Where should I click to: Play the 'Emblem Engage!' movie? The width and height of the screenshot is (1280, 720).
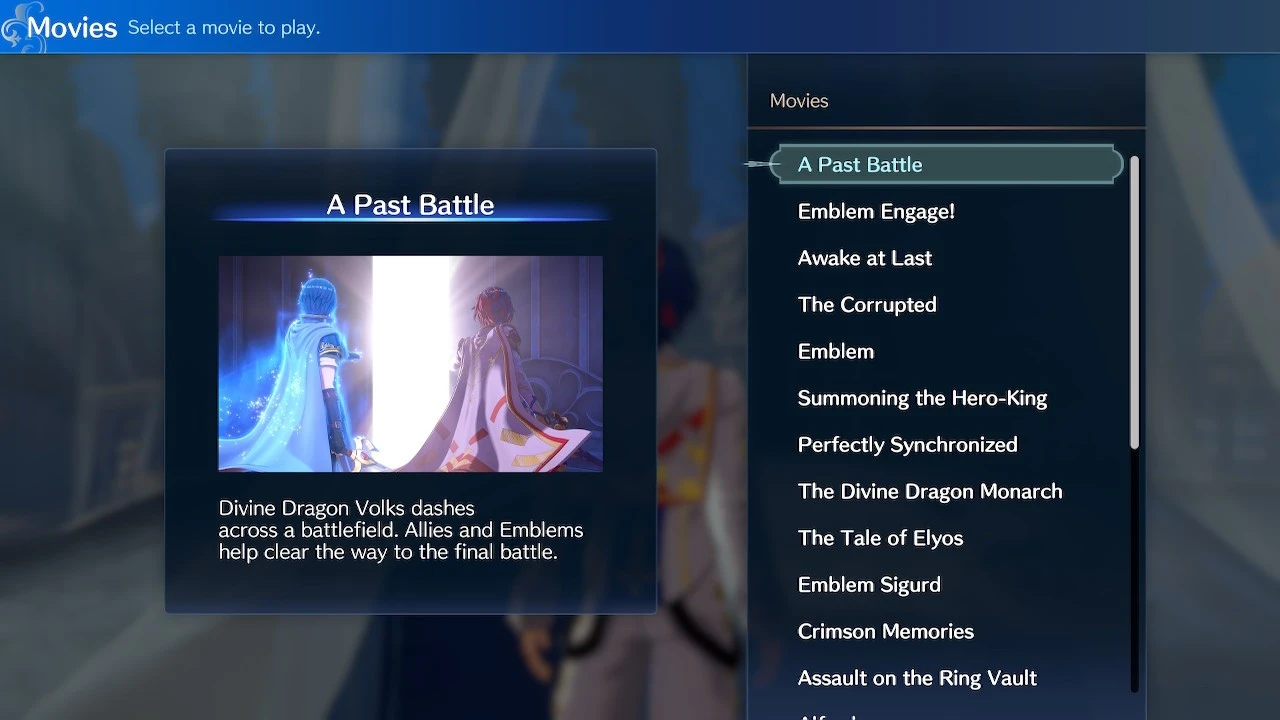click(x=876, y=211)
